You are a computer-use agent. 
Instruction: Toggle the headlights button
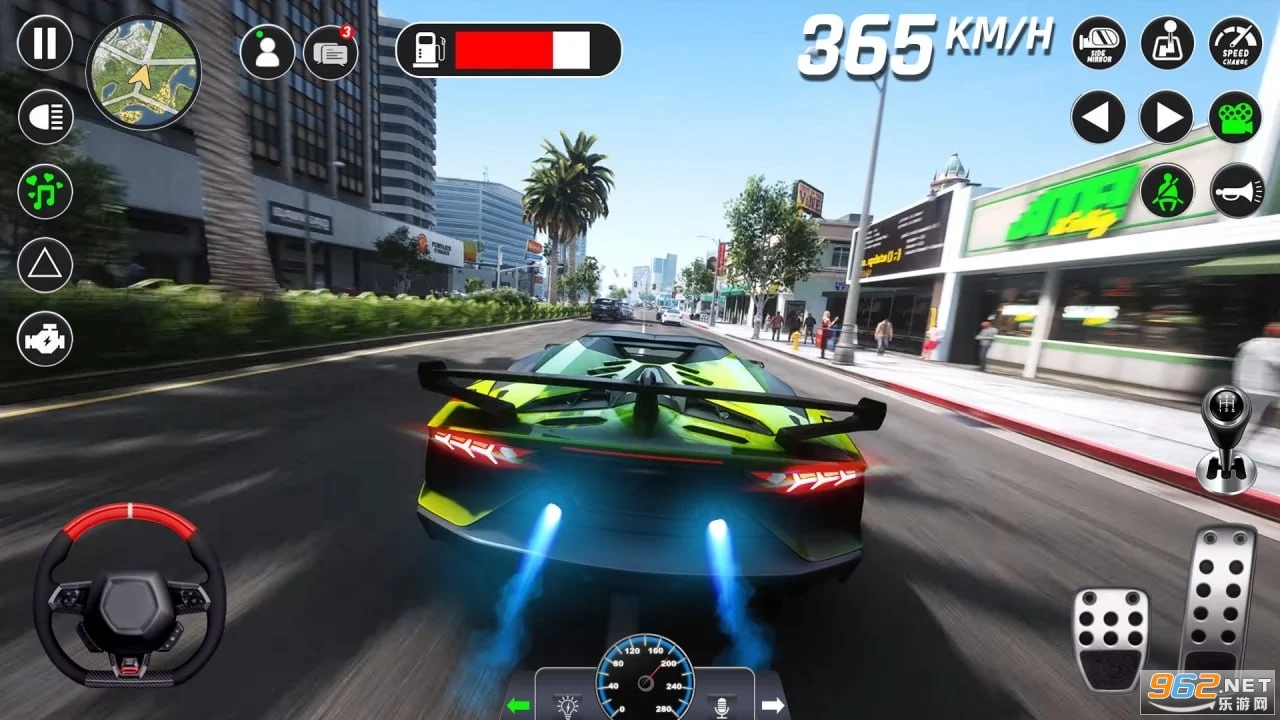[x=45, y=117]
